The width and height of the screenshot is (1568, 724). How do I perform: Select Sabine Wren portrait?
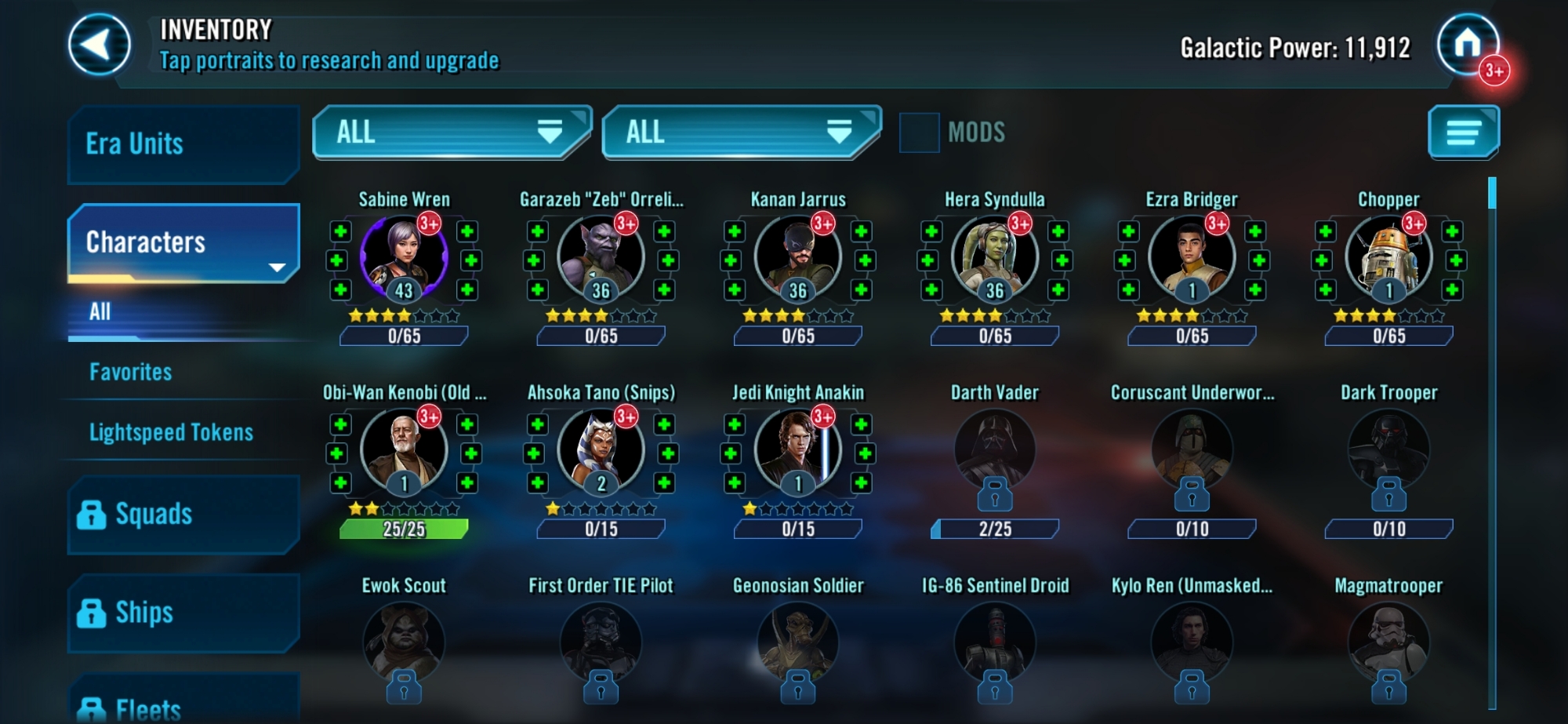(404, 257)
